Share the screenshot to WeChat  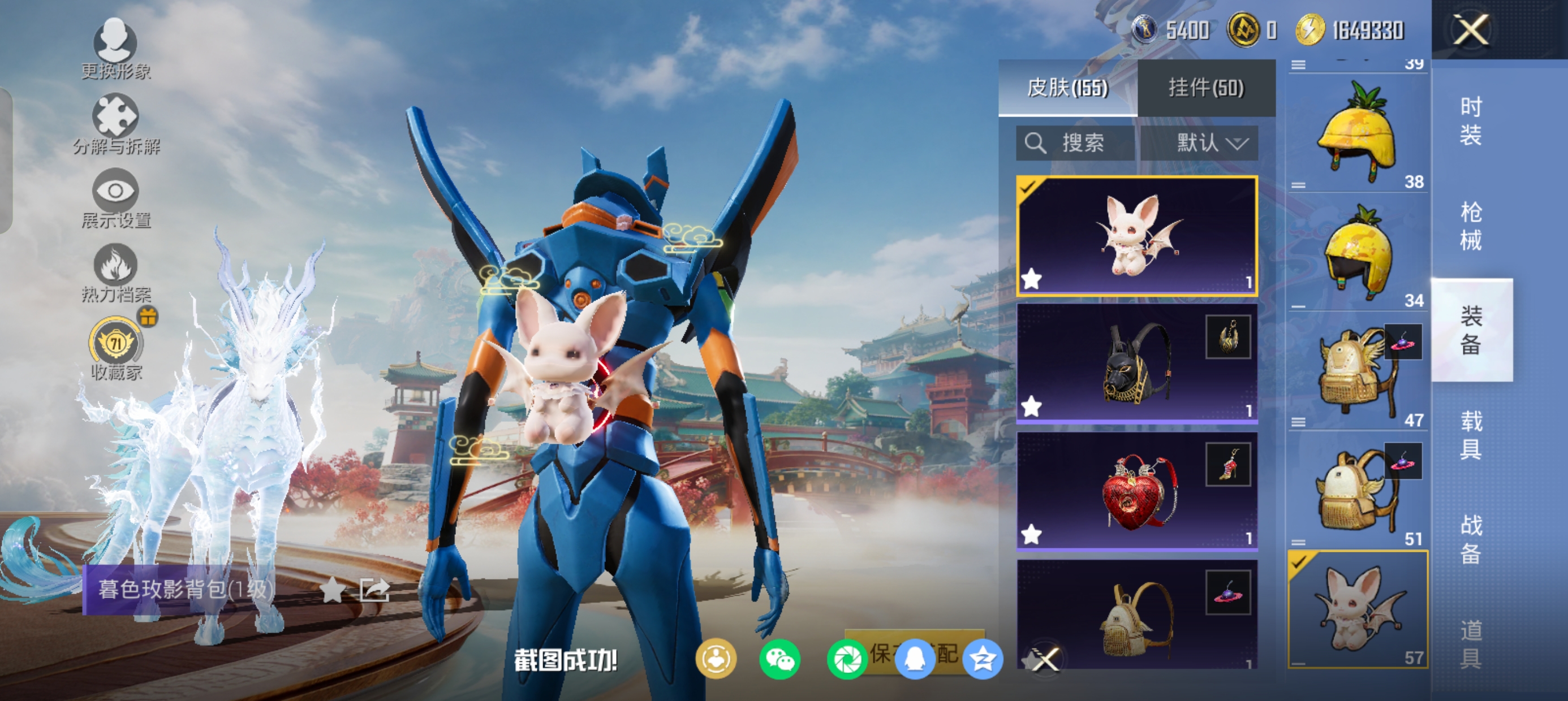[x=779, y=659]
